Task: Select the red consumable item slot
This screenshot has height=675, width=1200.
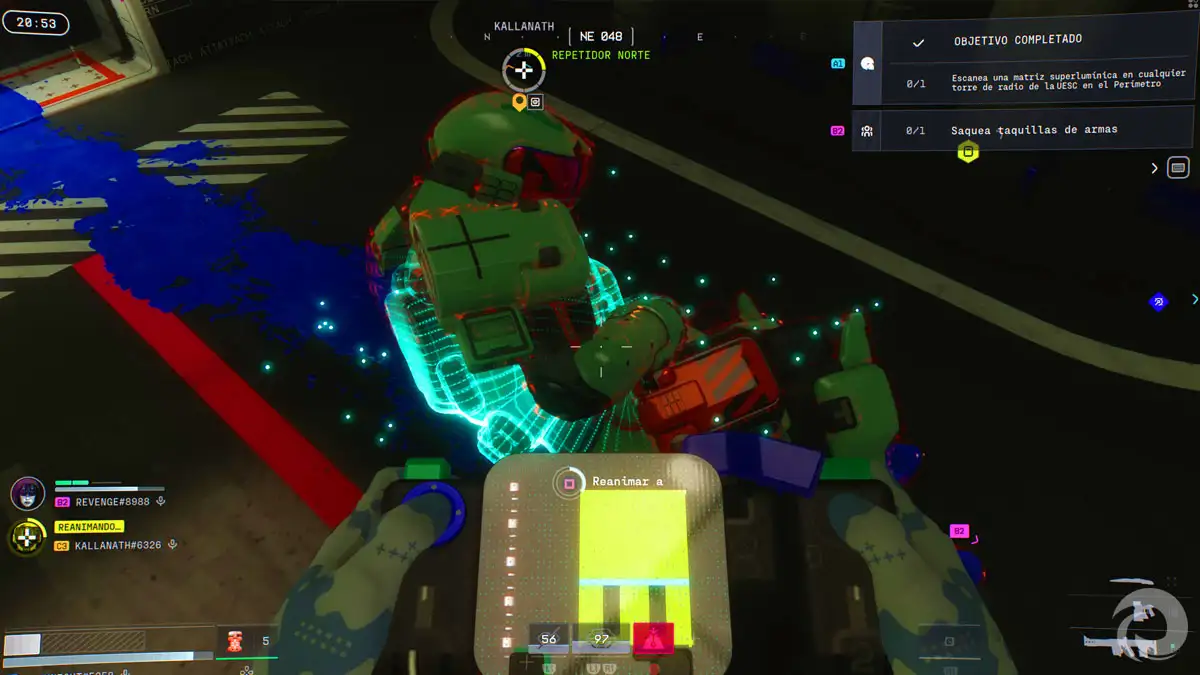Action: pos(236,641)
